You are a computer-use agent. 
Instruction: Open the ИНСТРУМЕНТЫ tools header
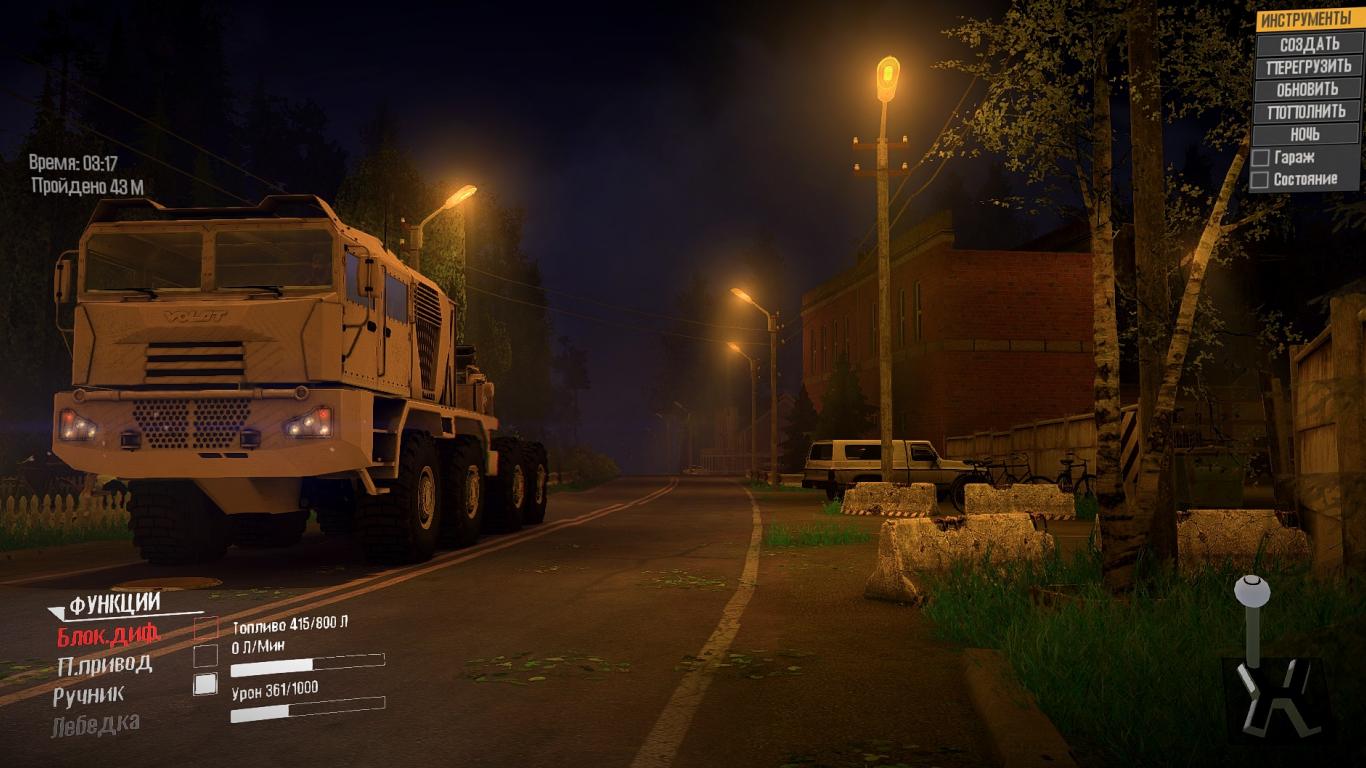tap(1305, 20)
